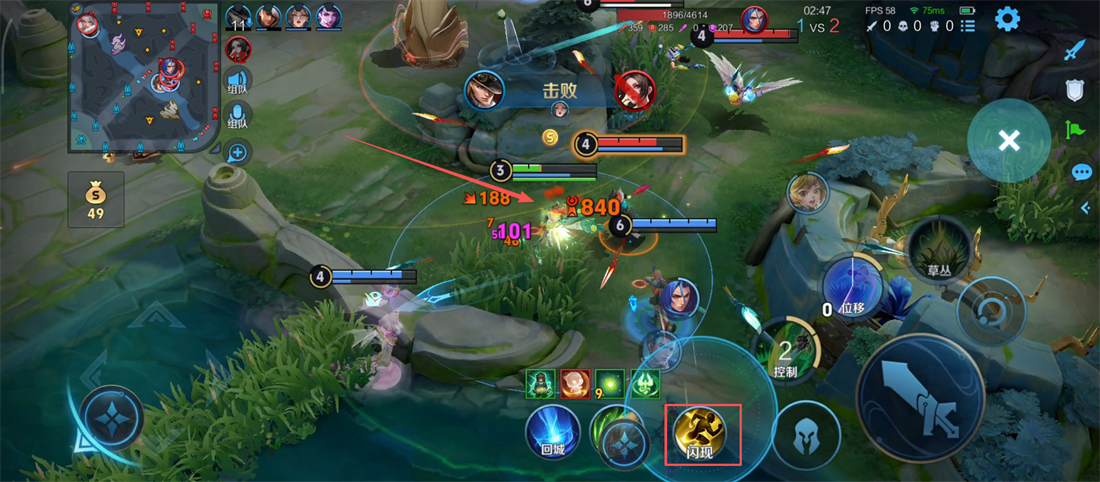Activate the 闪现 flash spell

pos(702,432)
